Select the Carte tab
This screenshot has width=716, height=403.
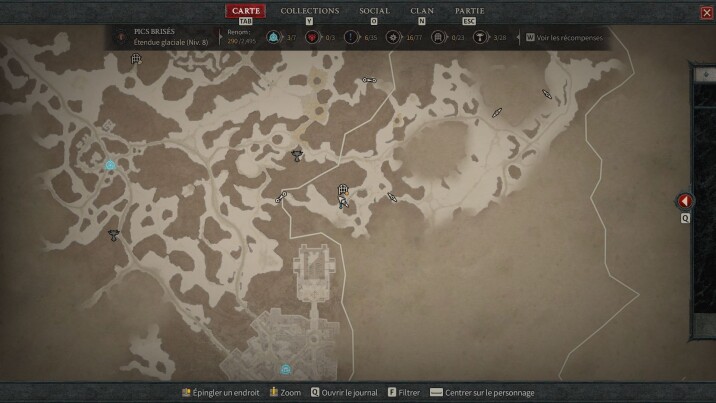[245, 11]
